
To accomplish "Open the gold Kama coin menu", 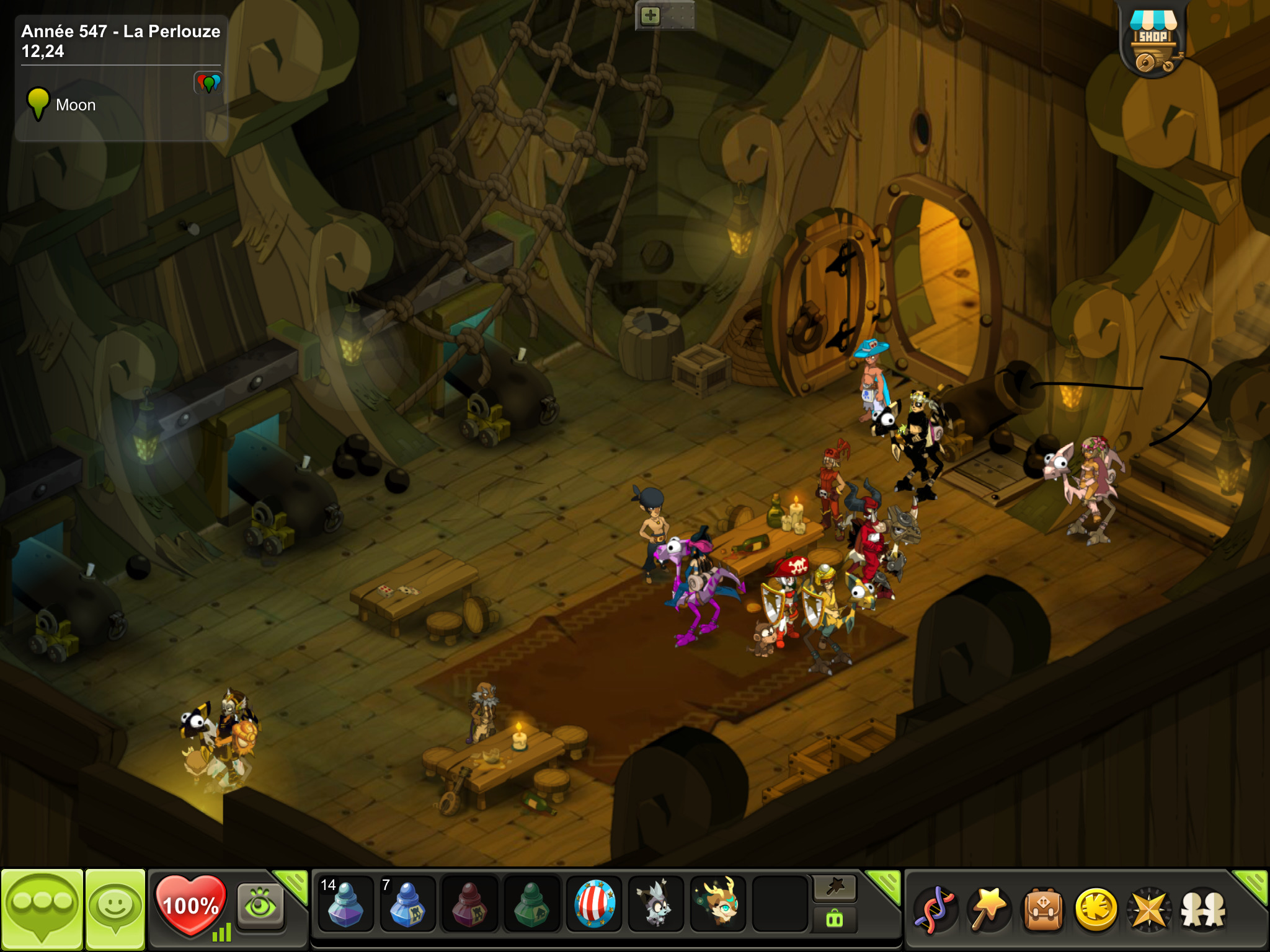I will coord(1096,910).
